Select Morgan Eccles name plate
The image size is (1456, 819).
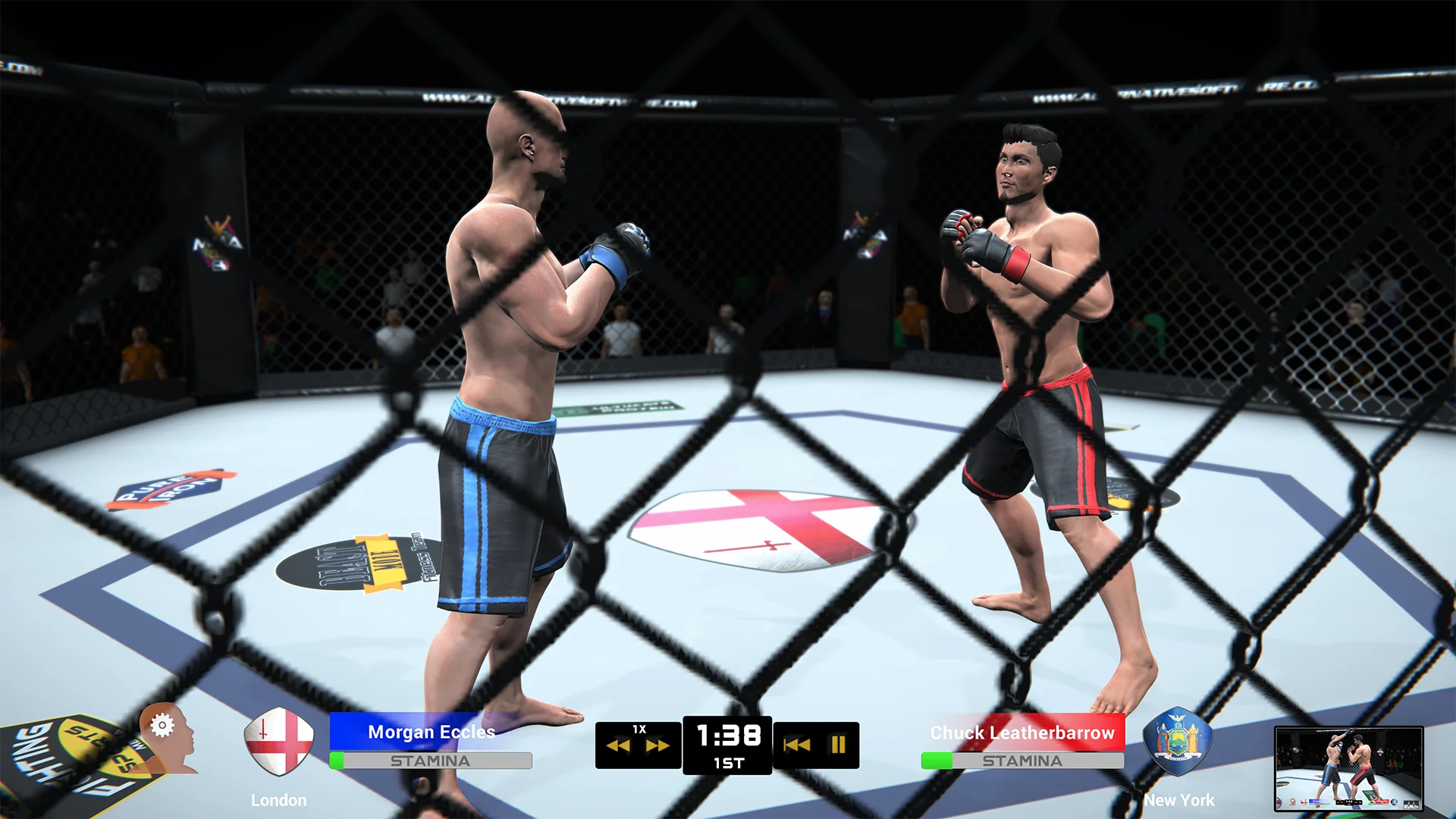[430, 733]
